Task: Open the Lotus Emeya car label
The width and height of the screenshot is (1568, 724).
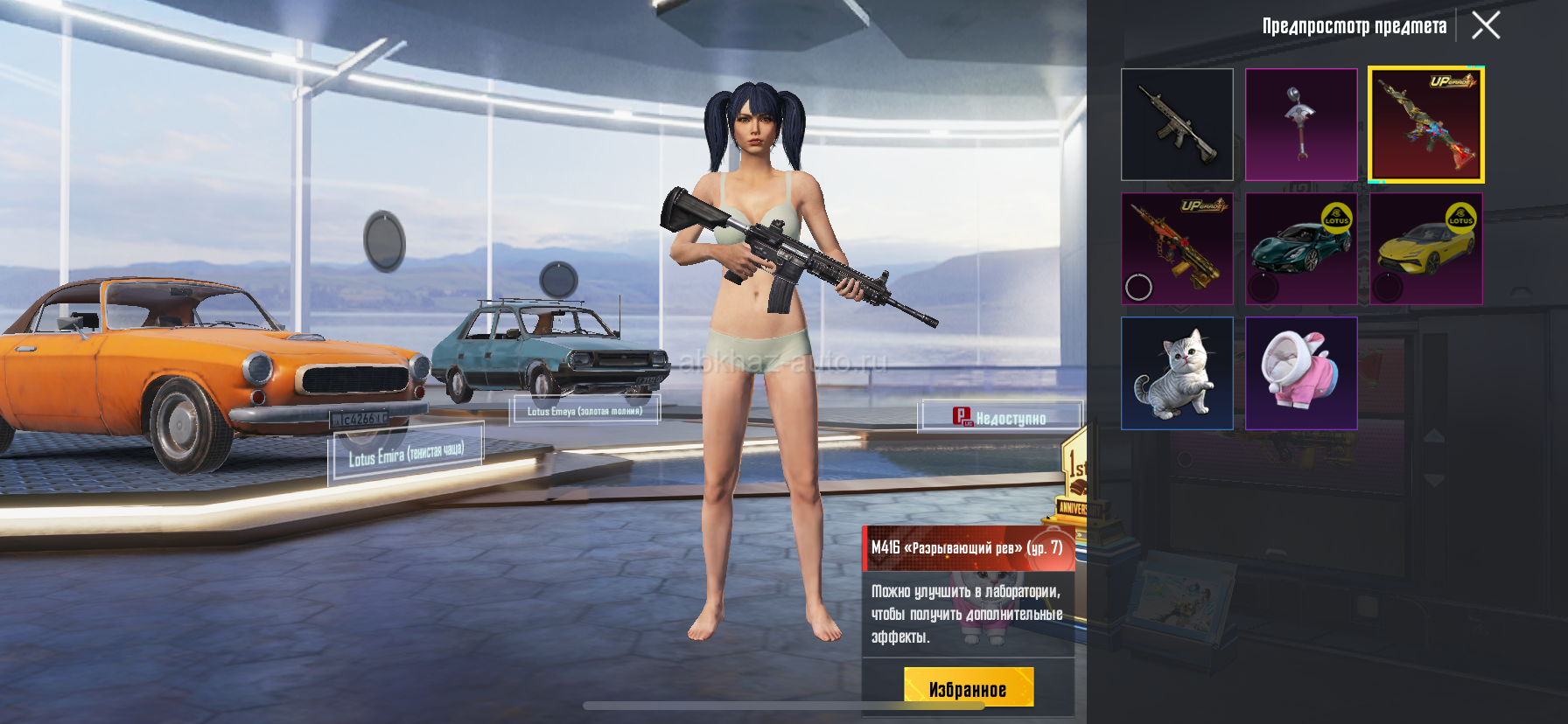Action: (x=584, y=411)
